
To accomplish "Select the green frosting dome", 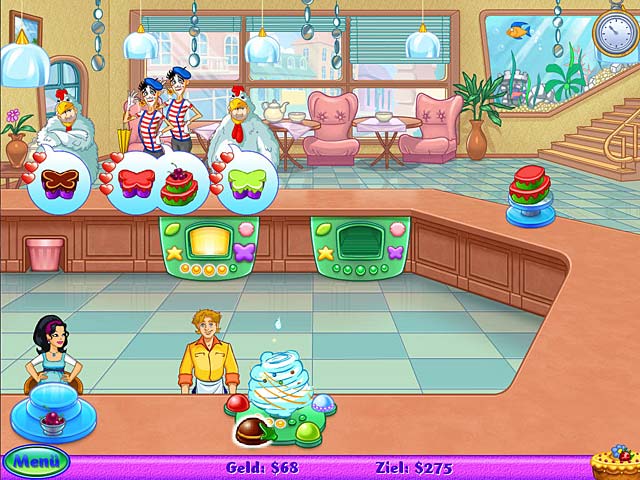I will pyautogui.click(x=308, y=433).
